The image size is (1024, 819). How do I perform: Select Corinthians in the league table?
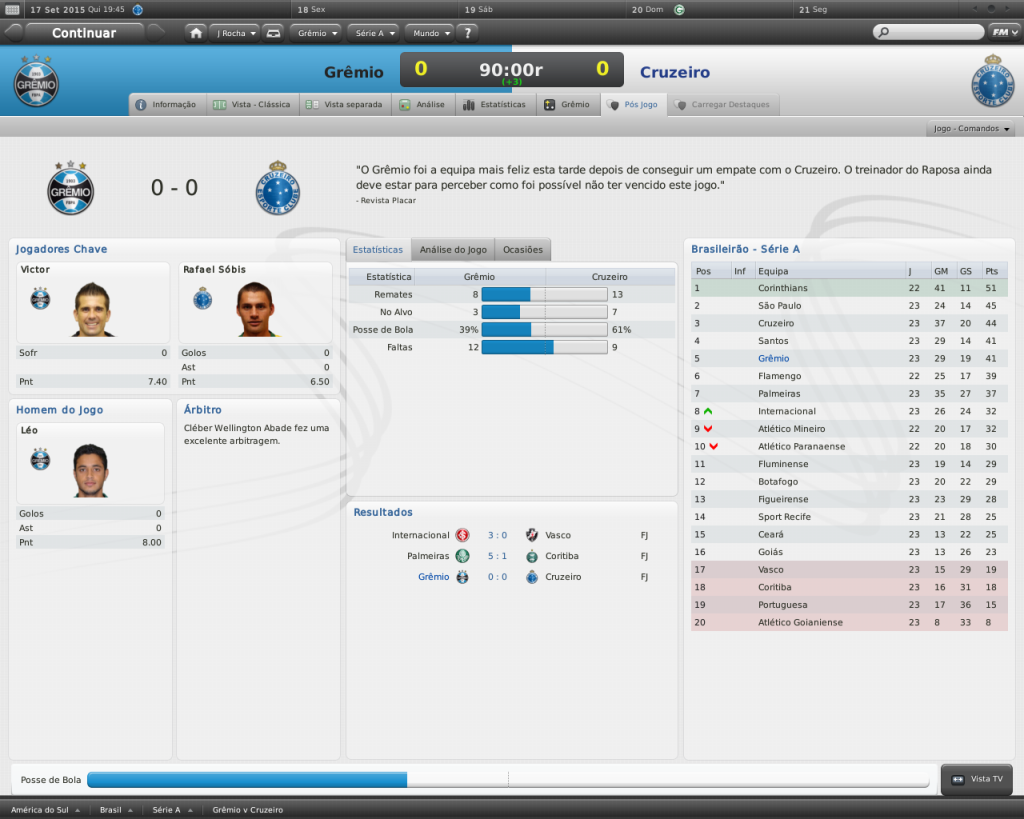(x=783, y=288)
